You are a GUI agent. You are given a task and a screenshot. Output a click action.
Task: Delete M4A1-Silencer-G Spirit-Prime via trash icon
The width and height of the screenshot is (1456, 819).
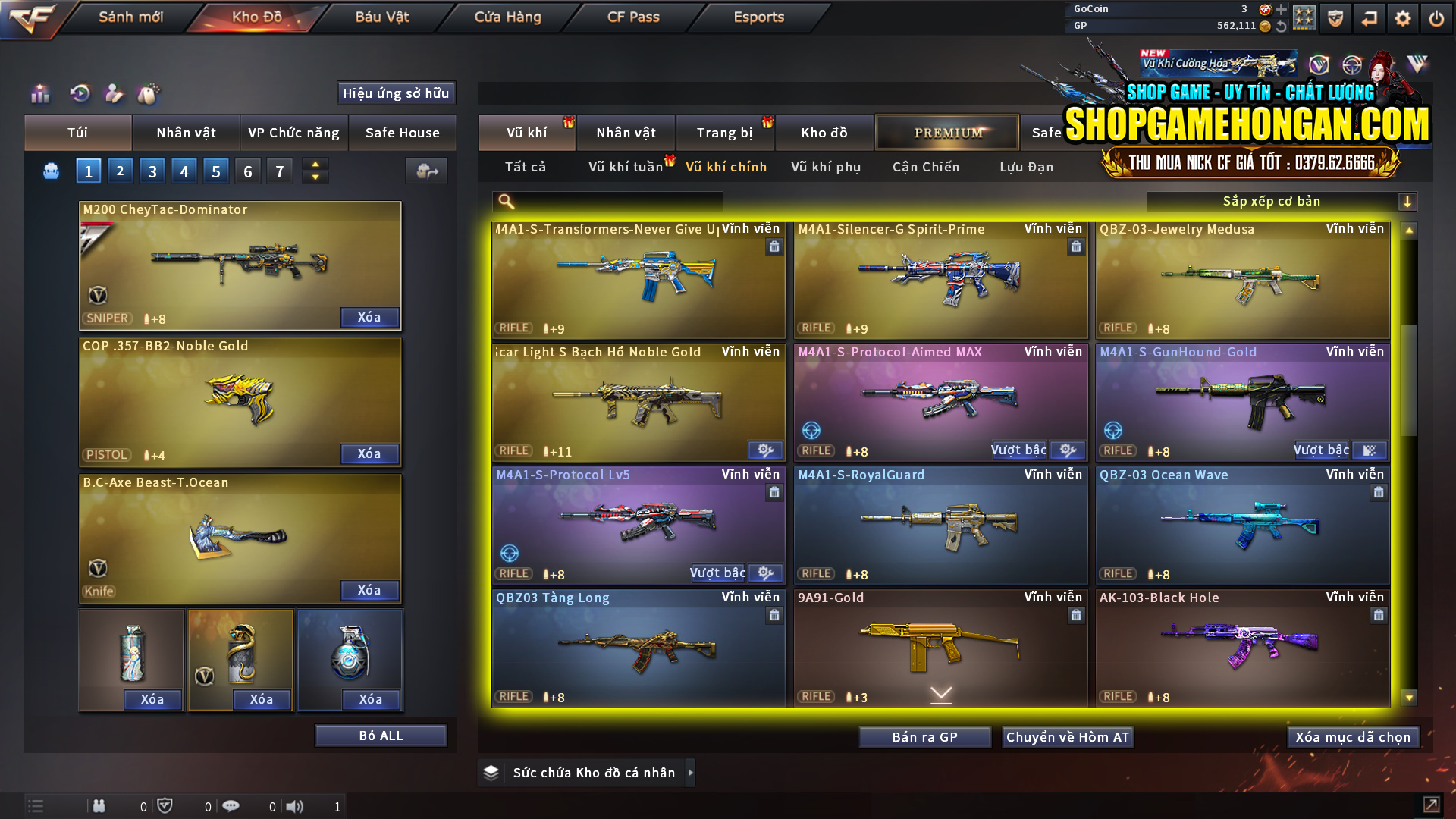(x=1076, y=246)
